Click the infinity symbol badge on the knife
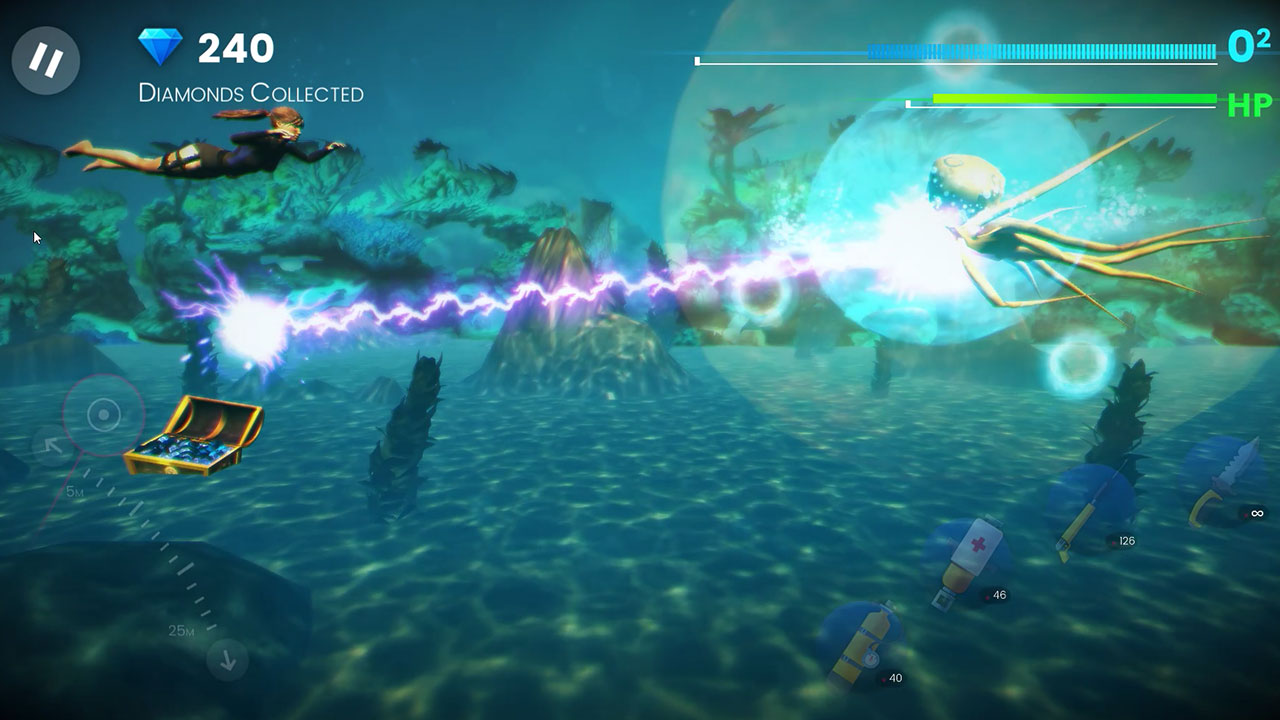 click(1256, 512)
